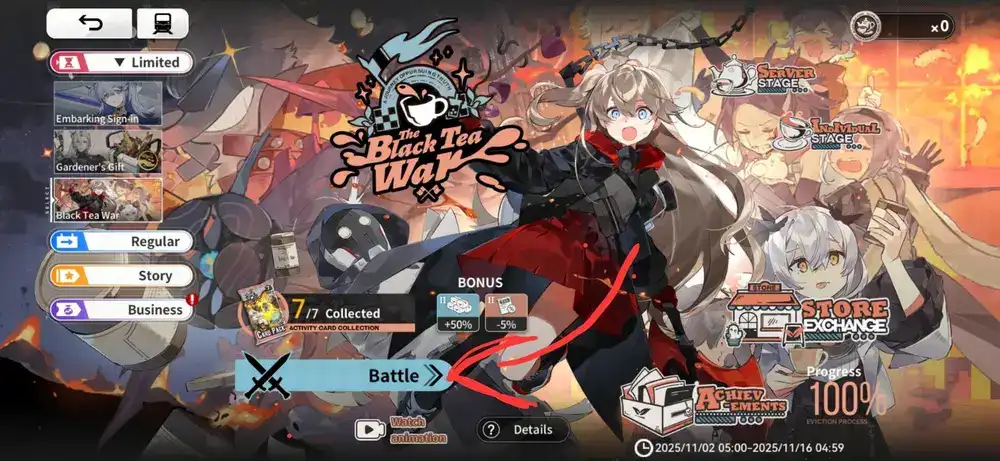
Task: Switch to the Regular category
Action: coord(121,242)
